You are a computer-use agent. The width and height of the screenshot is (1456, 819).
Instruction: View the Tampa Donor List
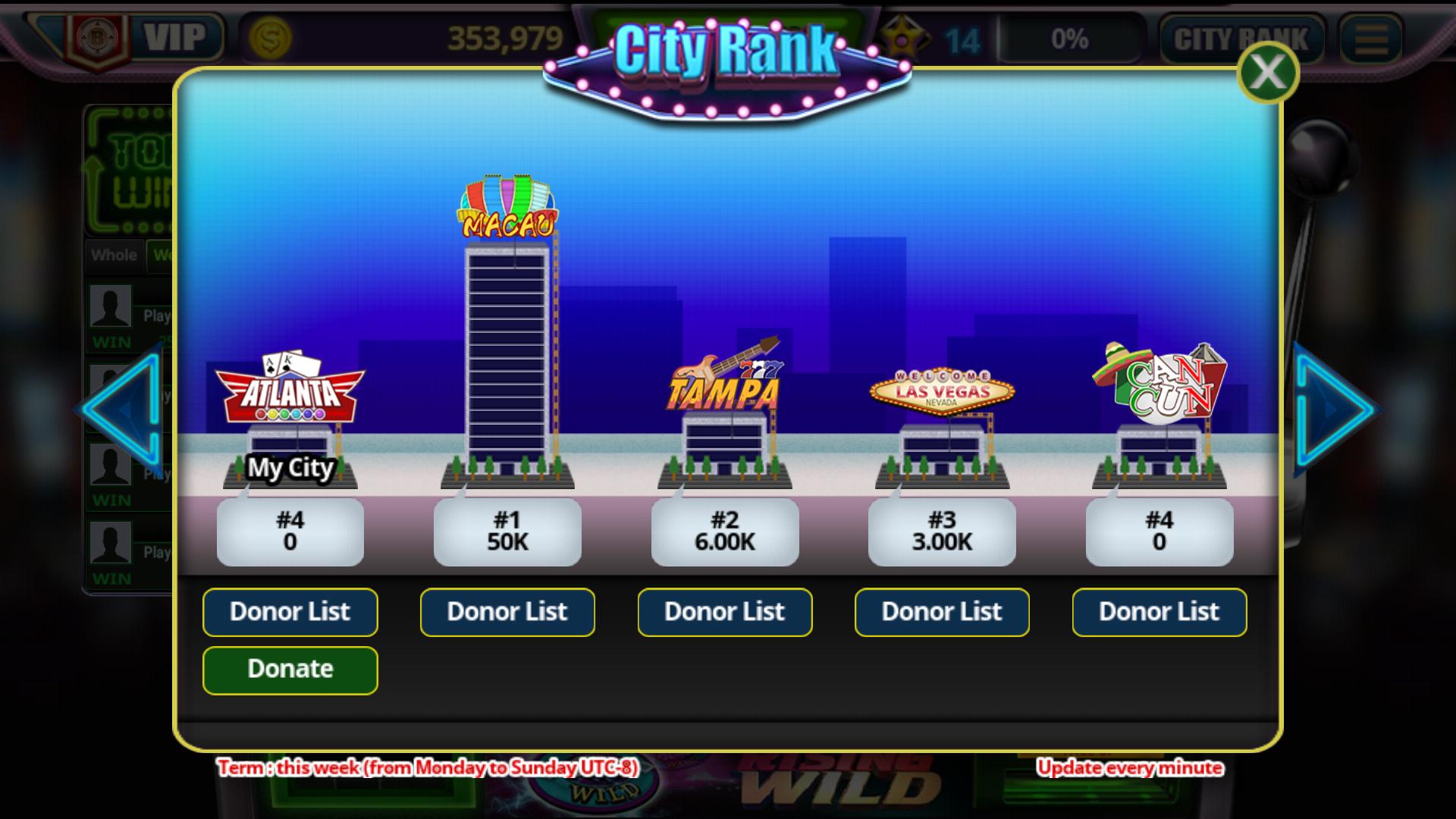[x=724, y=612]
